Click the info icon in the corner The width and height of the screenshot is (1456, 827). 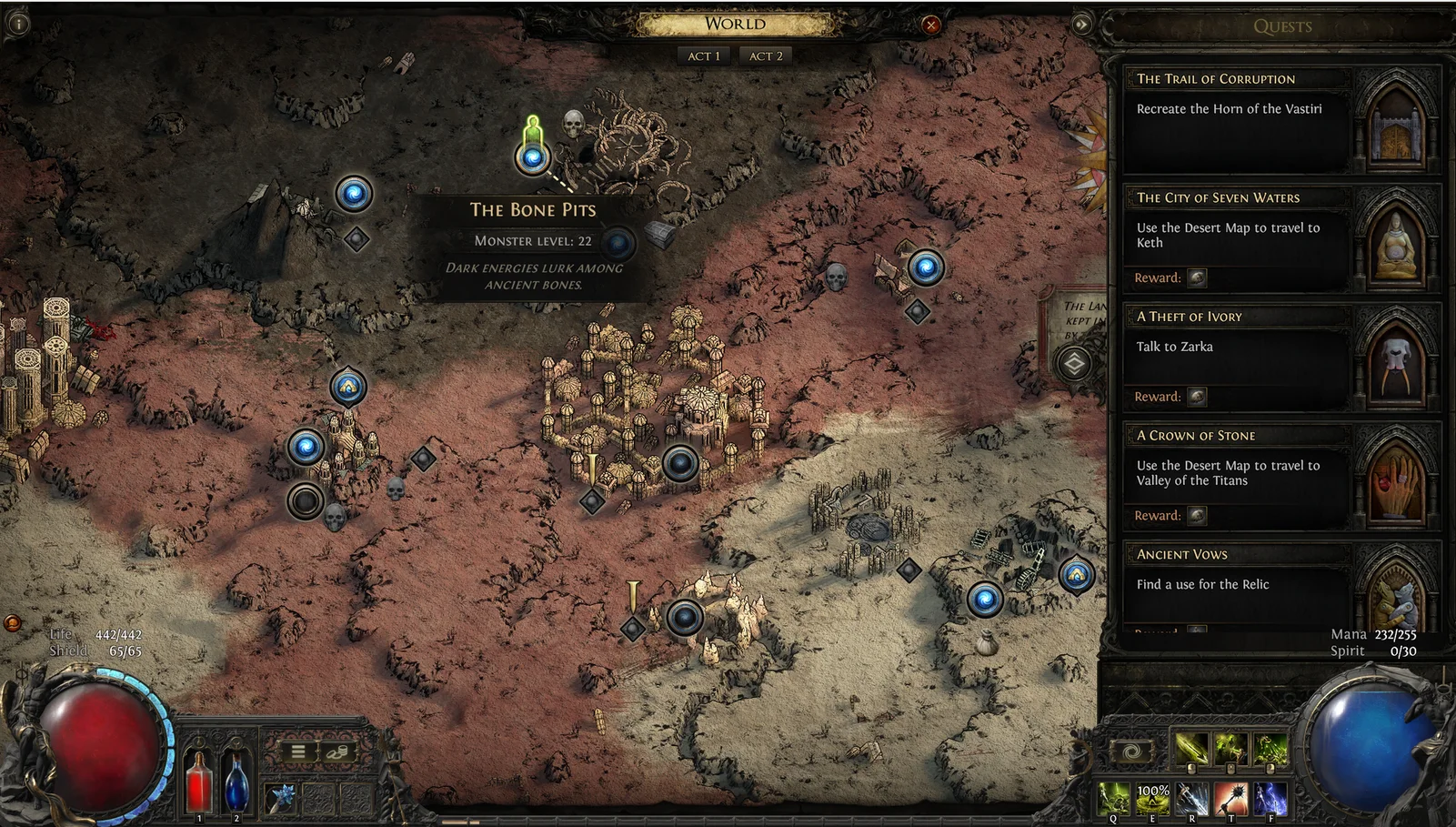point(18,24)
